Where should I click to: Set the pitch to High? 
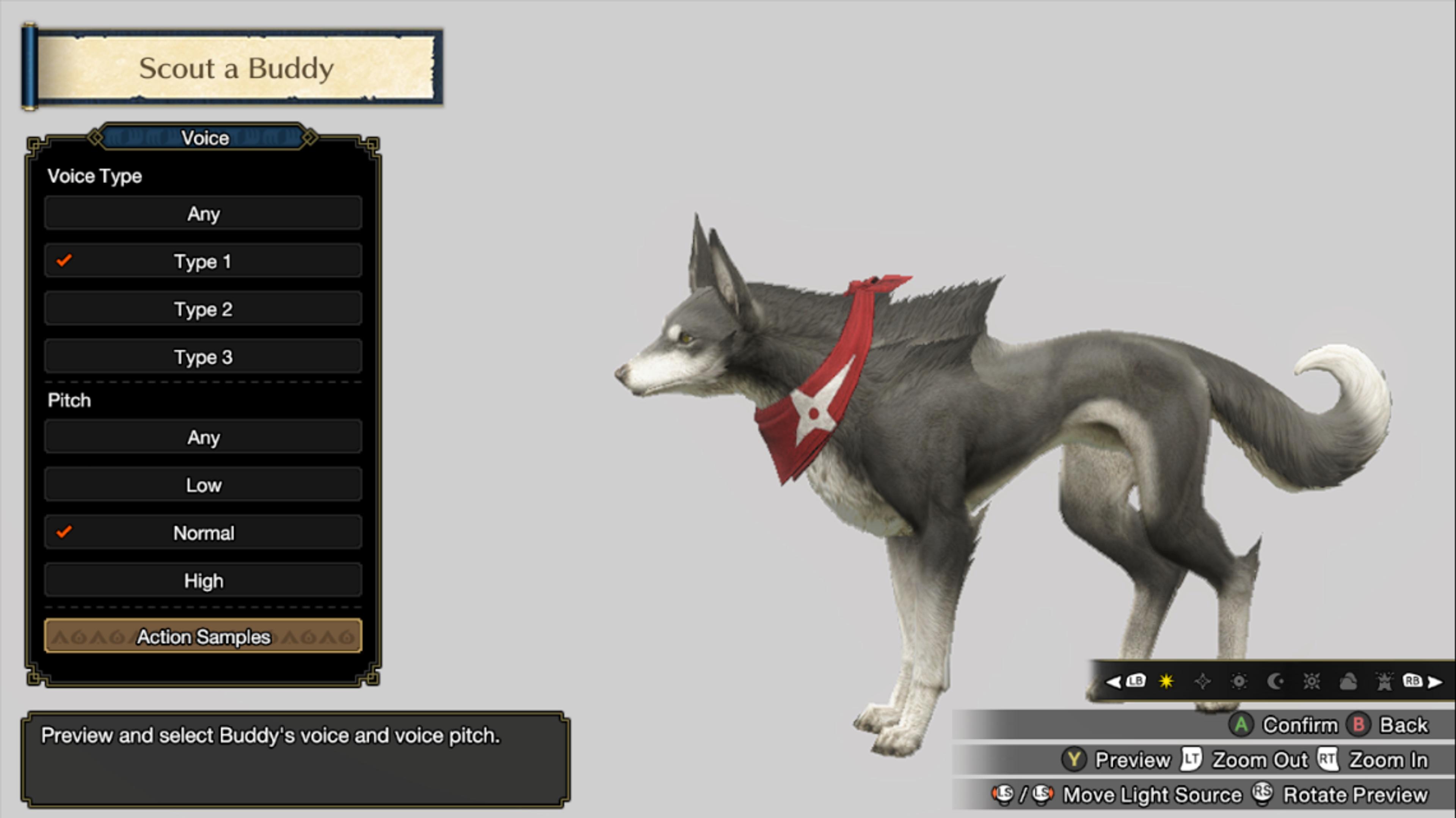pyautogui.click(x=203, y=581)
